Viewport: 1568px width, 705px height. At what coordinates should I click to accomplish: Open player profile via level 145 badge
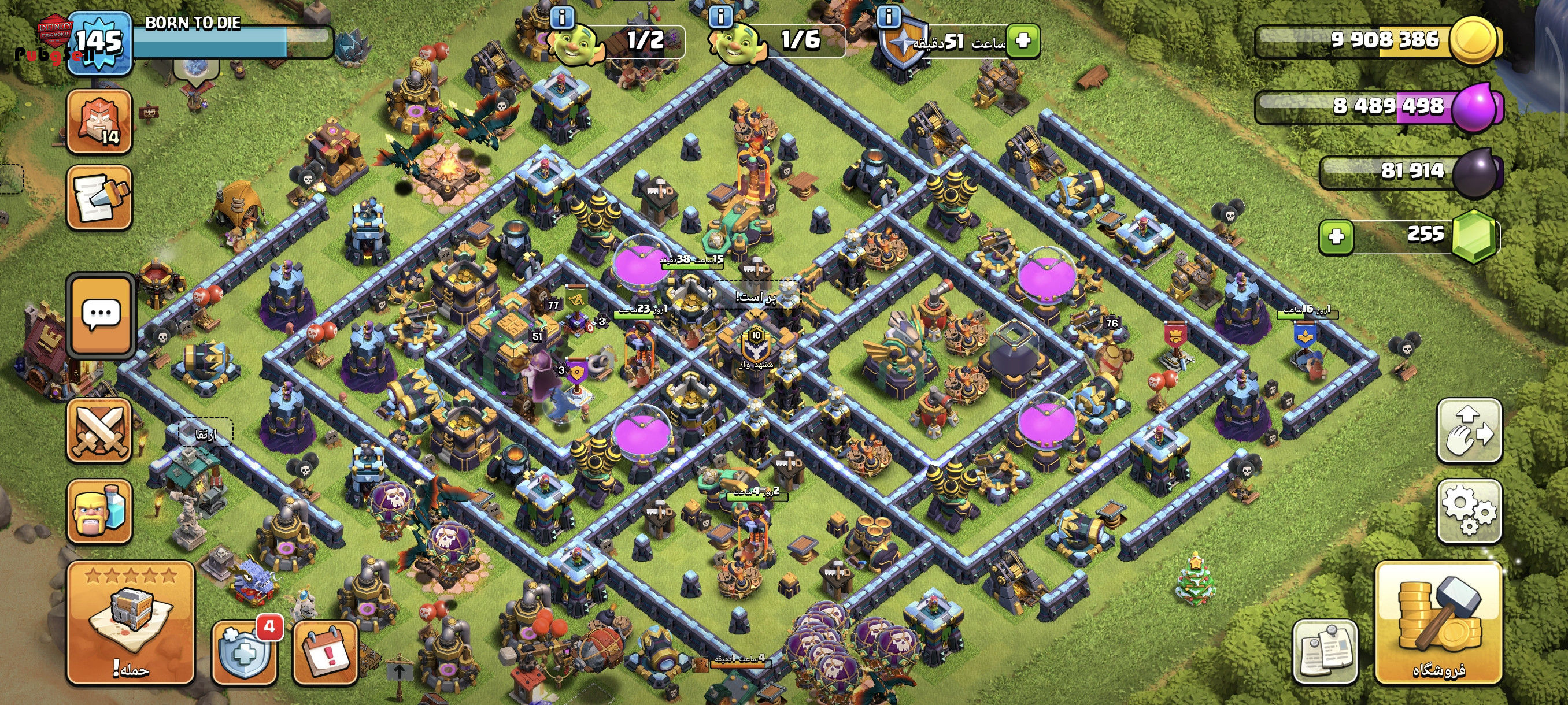(99, 43)
